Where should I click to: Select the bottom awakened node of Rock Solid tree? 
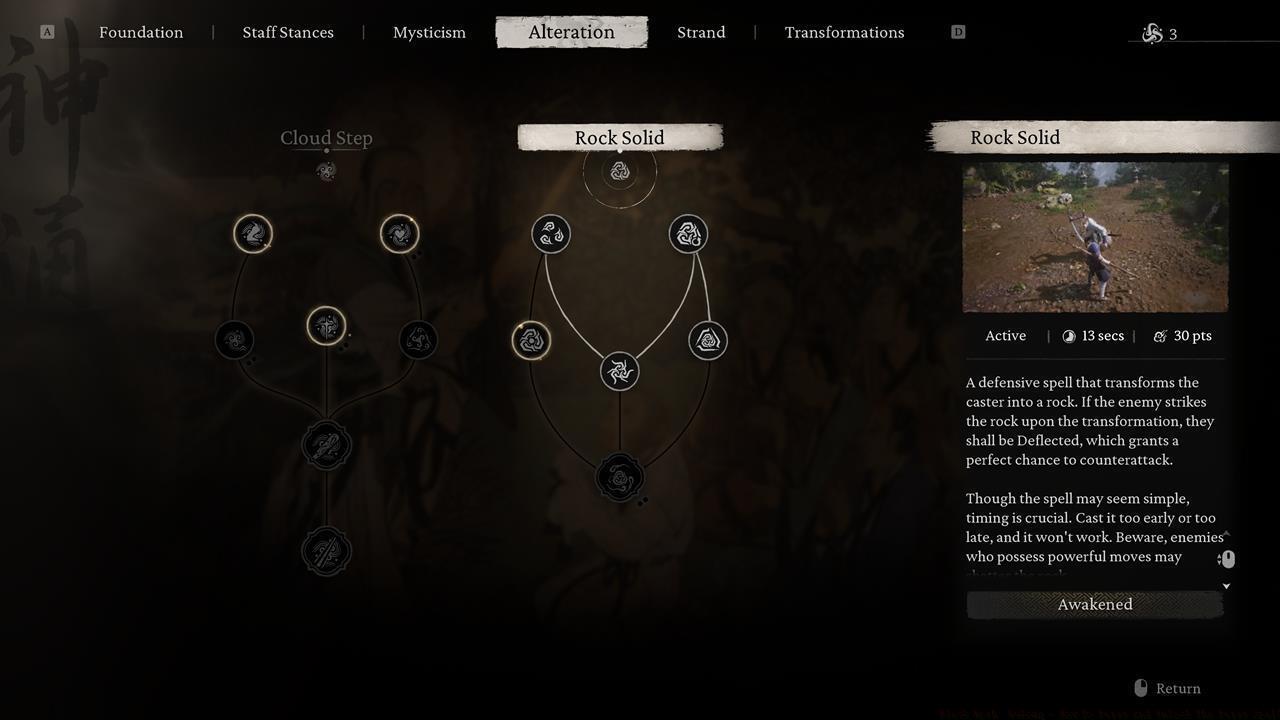[x=619, y=477]
